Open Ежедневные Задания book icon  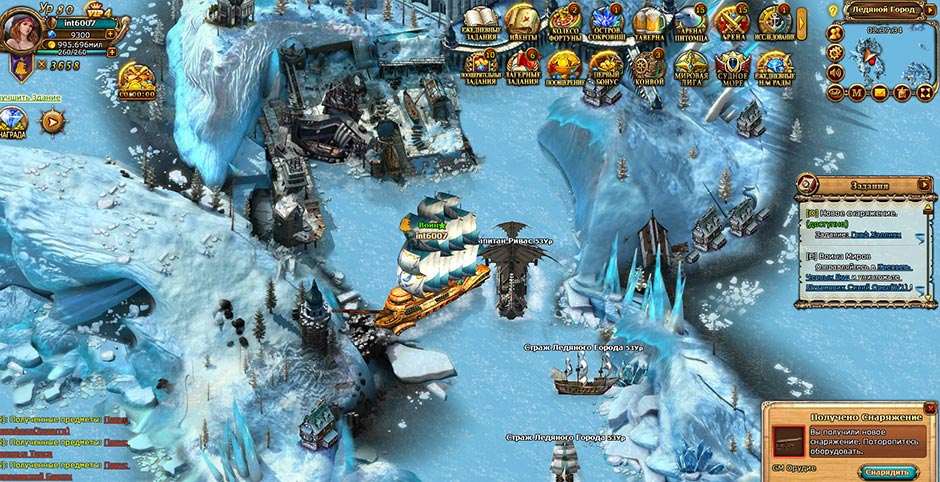tap(481, 21)
